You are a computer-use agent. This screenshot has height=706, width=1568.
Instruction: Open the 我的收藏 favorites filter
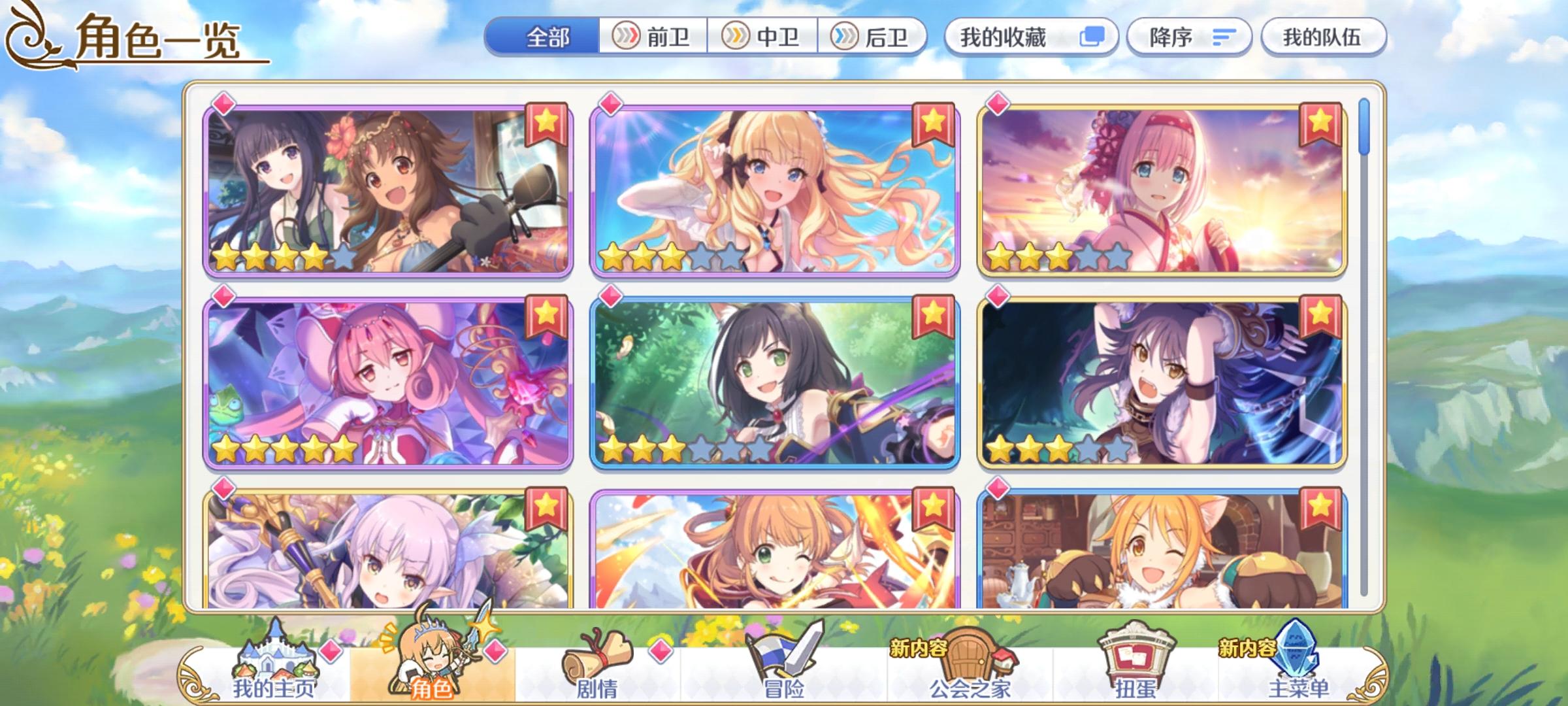[x=1003, y=39]
